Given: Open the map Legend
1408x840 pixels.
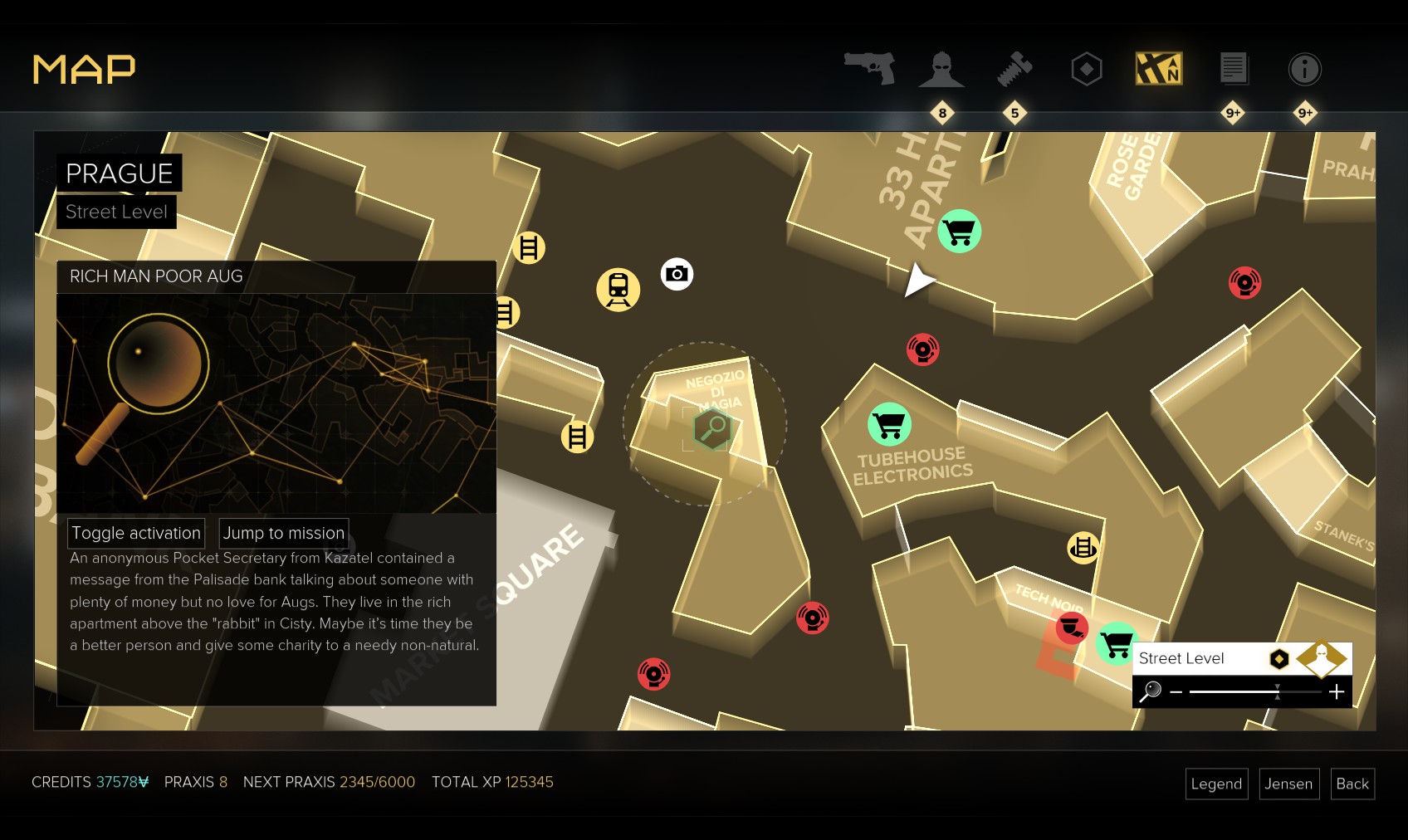Looking at the screenshot, I should coord(1216,784).
